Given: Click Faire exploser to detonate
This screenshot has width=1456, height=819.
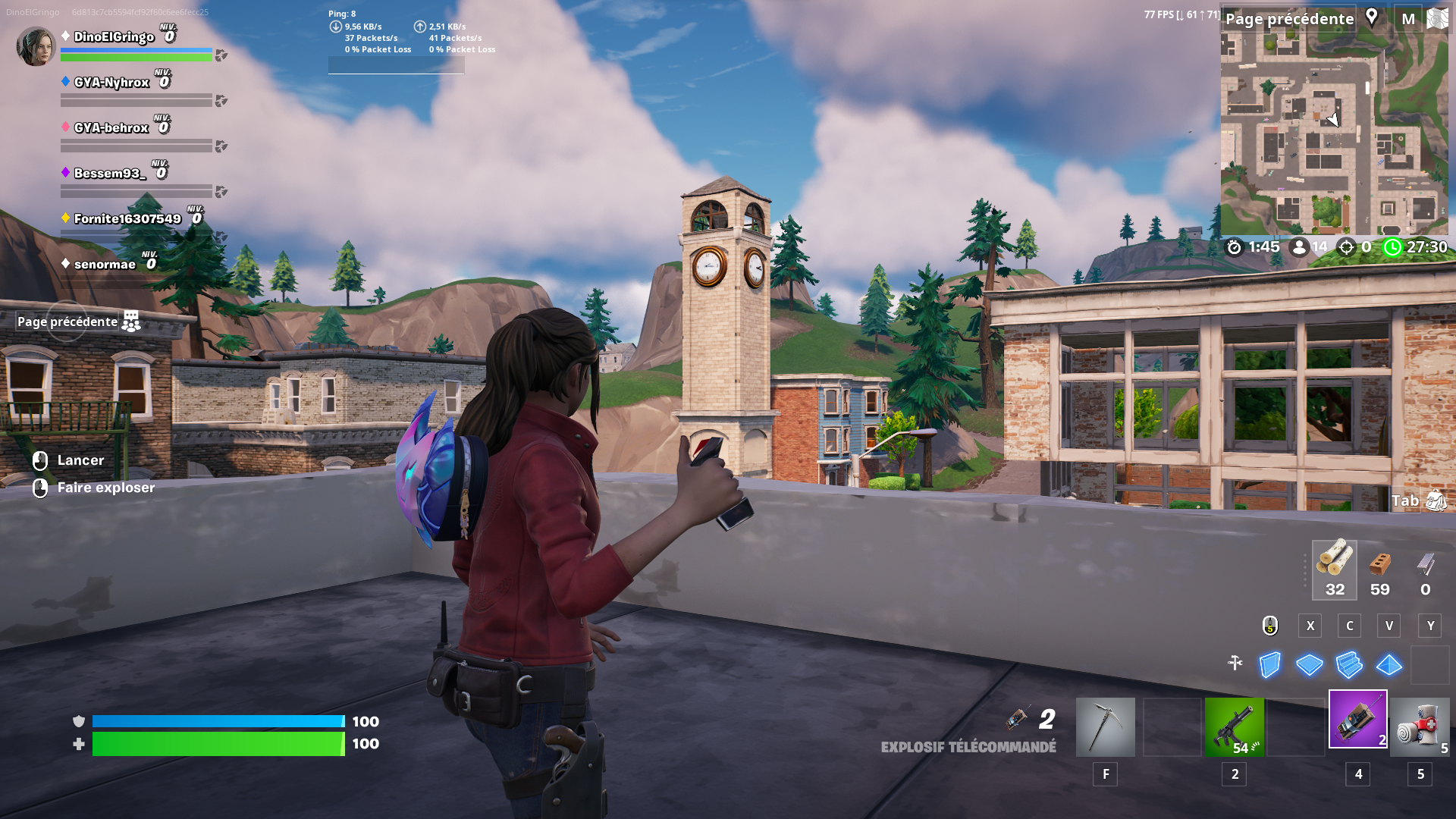Looking at the screenshot, I should click(x=106, y=488).
